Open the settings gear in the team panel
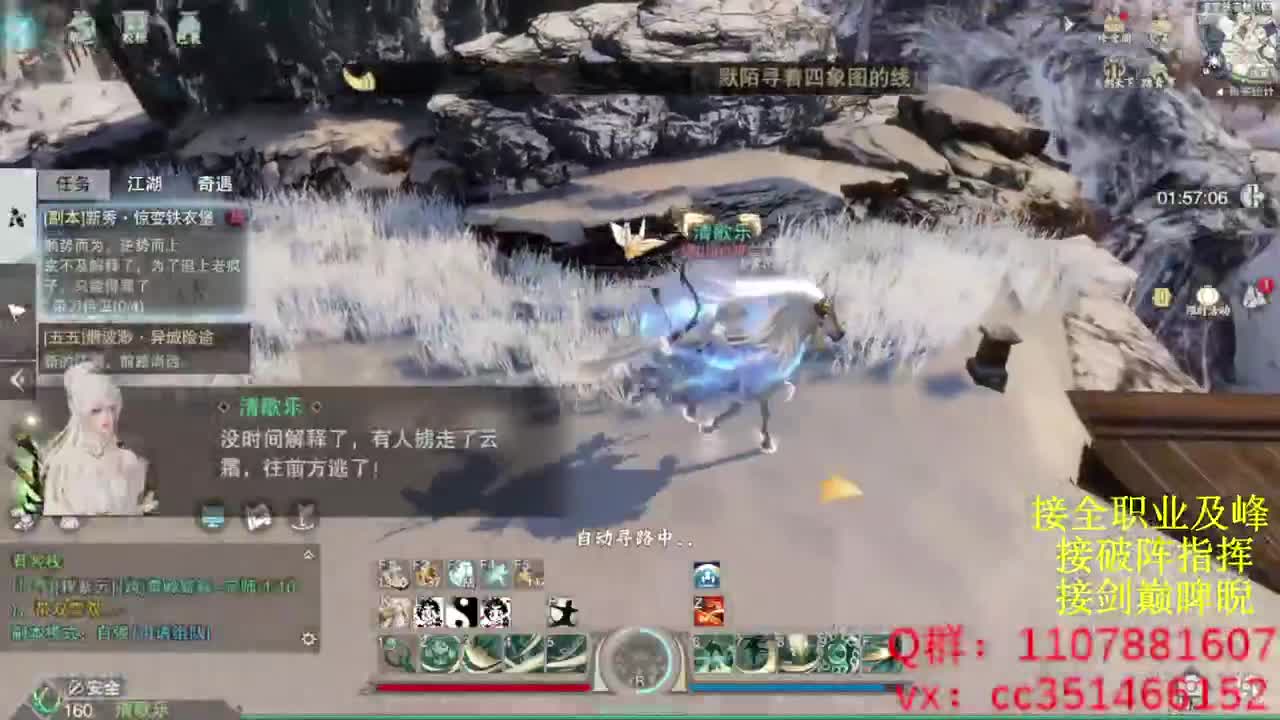Viewport: 1280px width, 720px height. point(309,638)
